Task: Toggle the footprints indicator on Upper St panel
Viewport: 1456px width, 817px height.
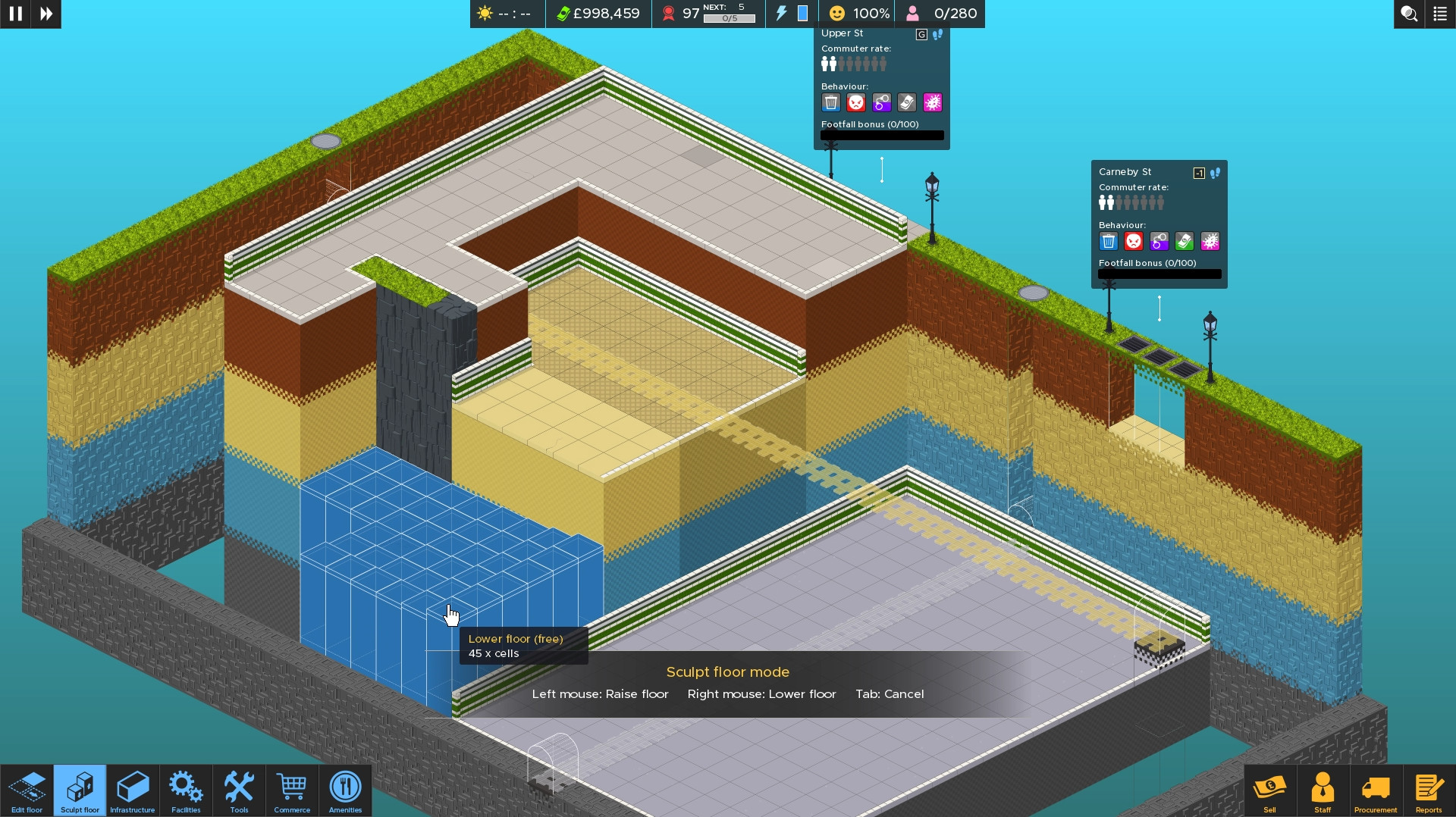Action: click(939, 34)
